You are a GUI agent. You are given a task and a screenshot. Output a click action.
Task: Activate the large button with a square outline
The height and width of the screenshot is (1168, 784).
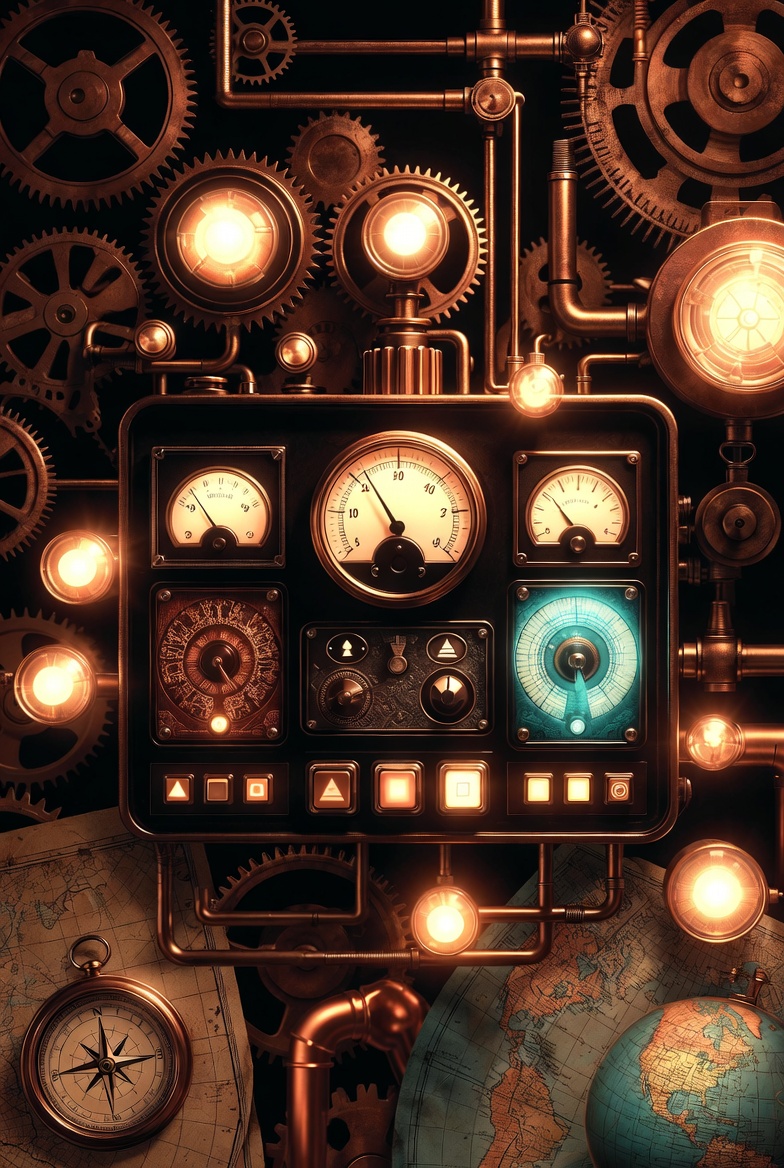pyautogui.click(x=462, y=788)
